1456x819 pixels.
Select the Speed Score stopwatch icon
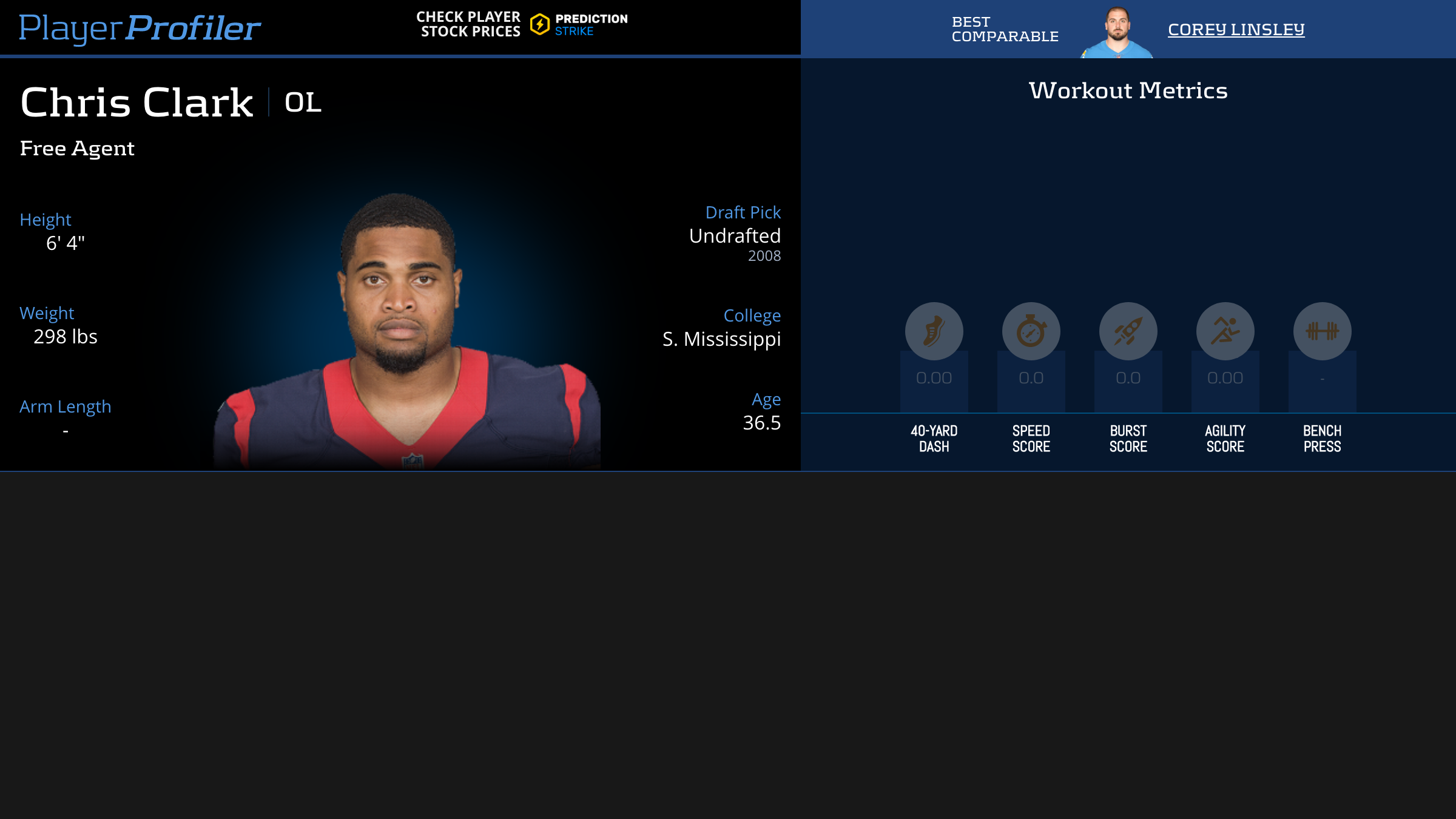tap(1031, 331)
